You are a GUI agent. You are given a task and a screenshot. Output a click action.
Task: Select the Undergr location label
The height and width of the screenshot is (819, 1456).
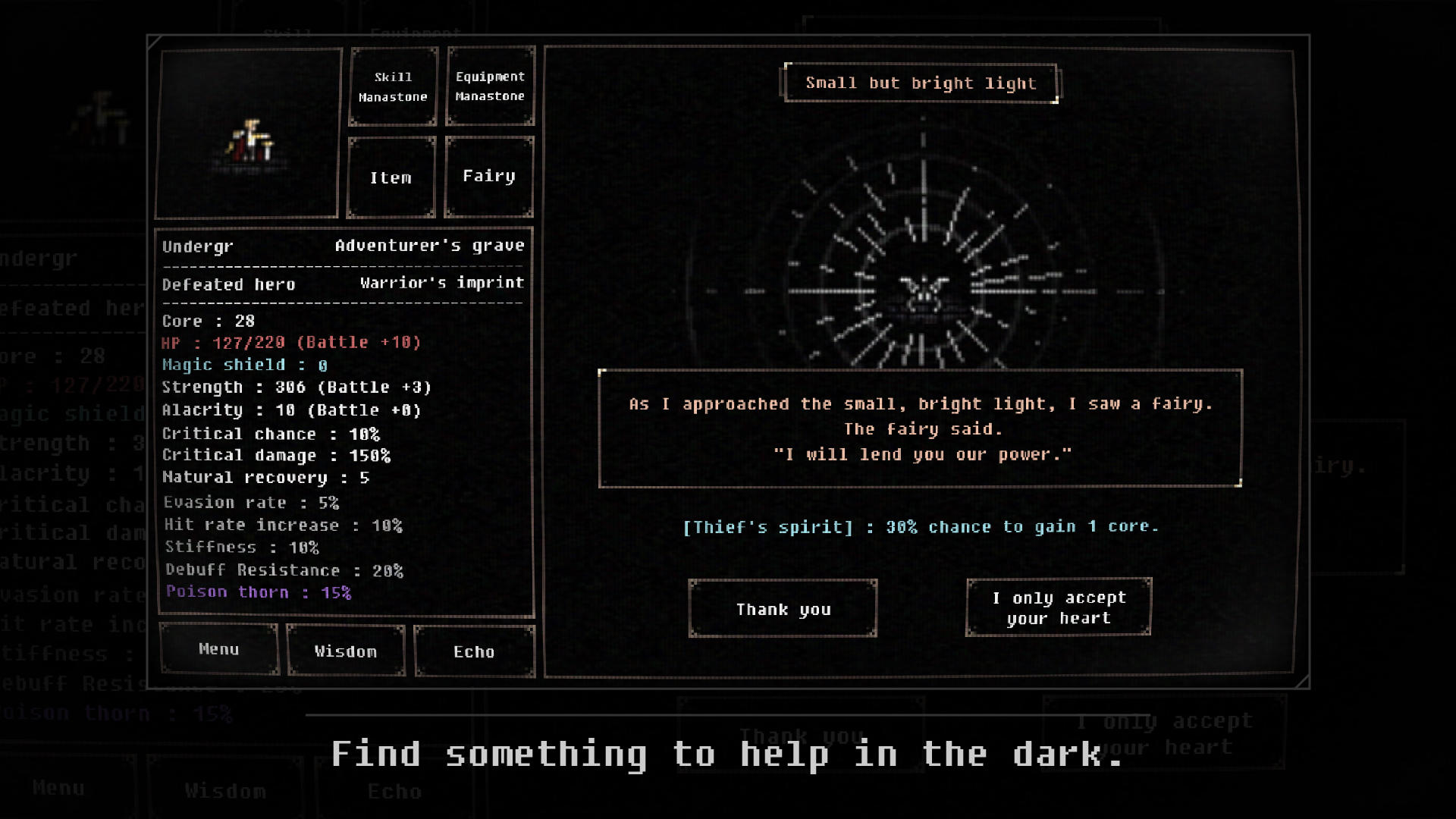(197, 246)
